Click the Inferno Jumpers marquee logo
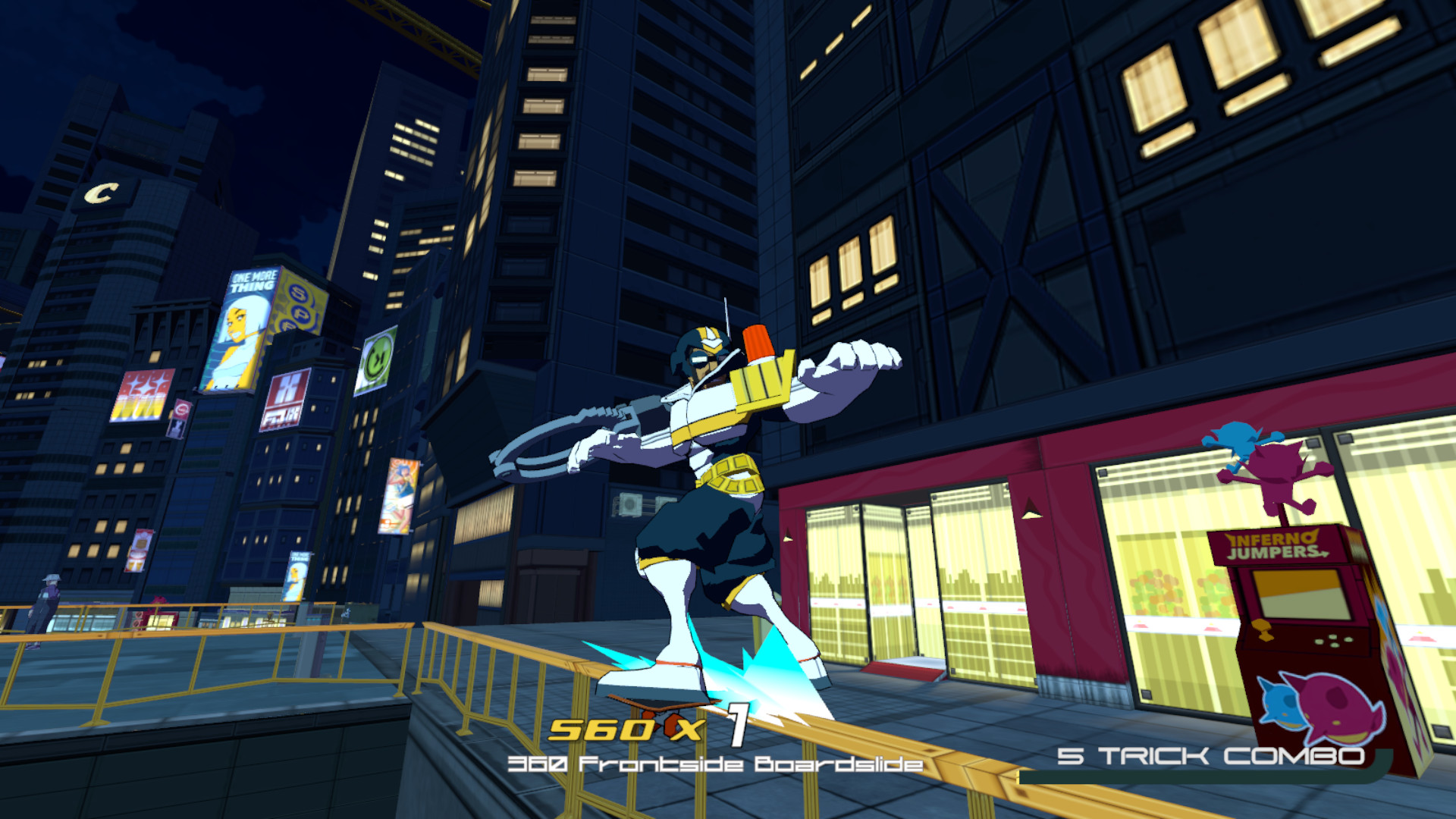Viewport: 1456px width, 819px height. [1272, 543]
